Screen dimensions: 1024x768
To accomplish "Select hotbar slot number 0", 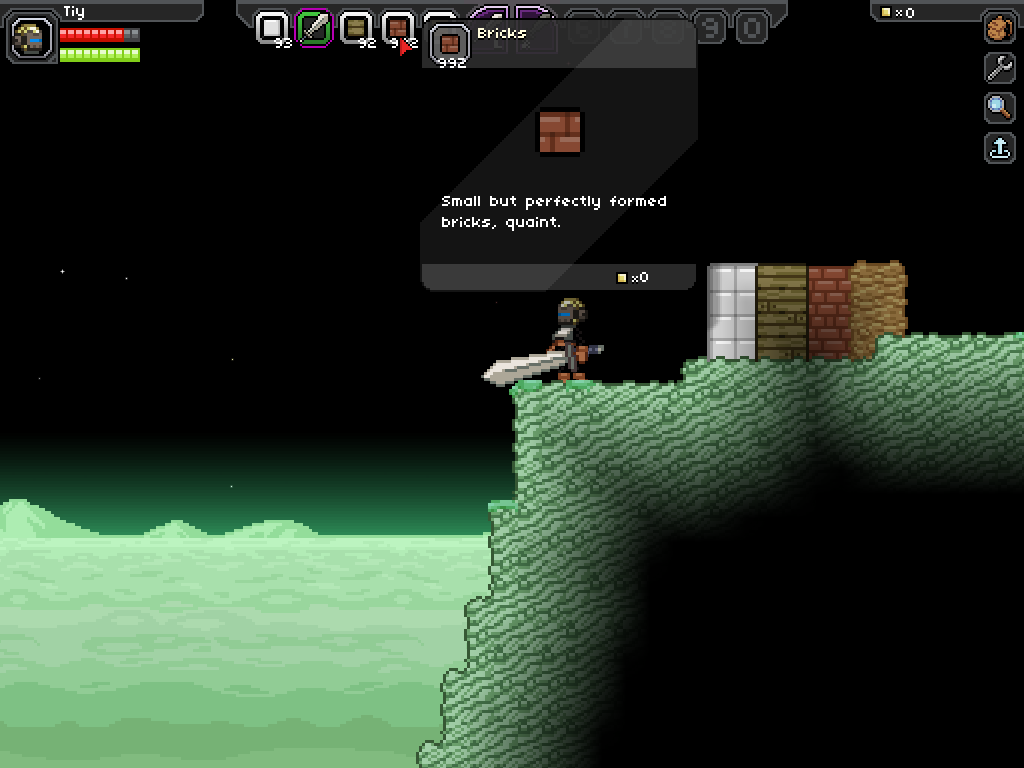I will 752,28.
